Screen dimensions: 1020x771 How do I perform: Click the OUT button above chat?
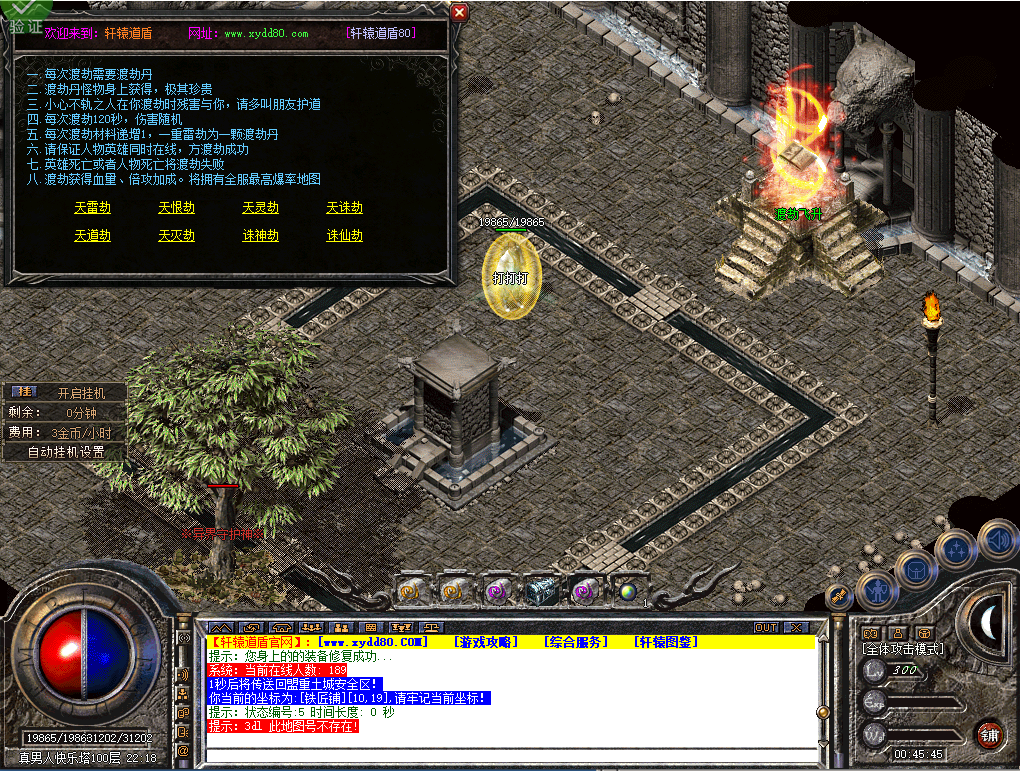766,627
